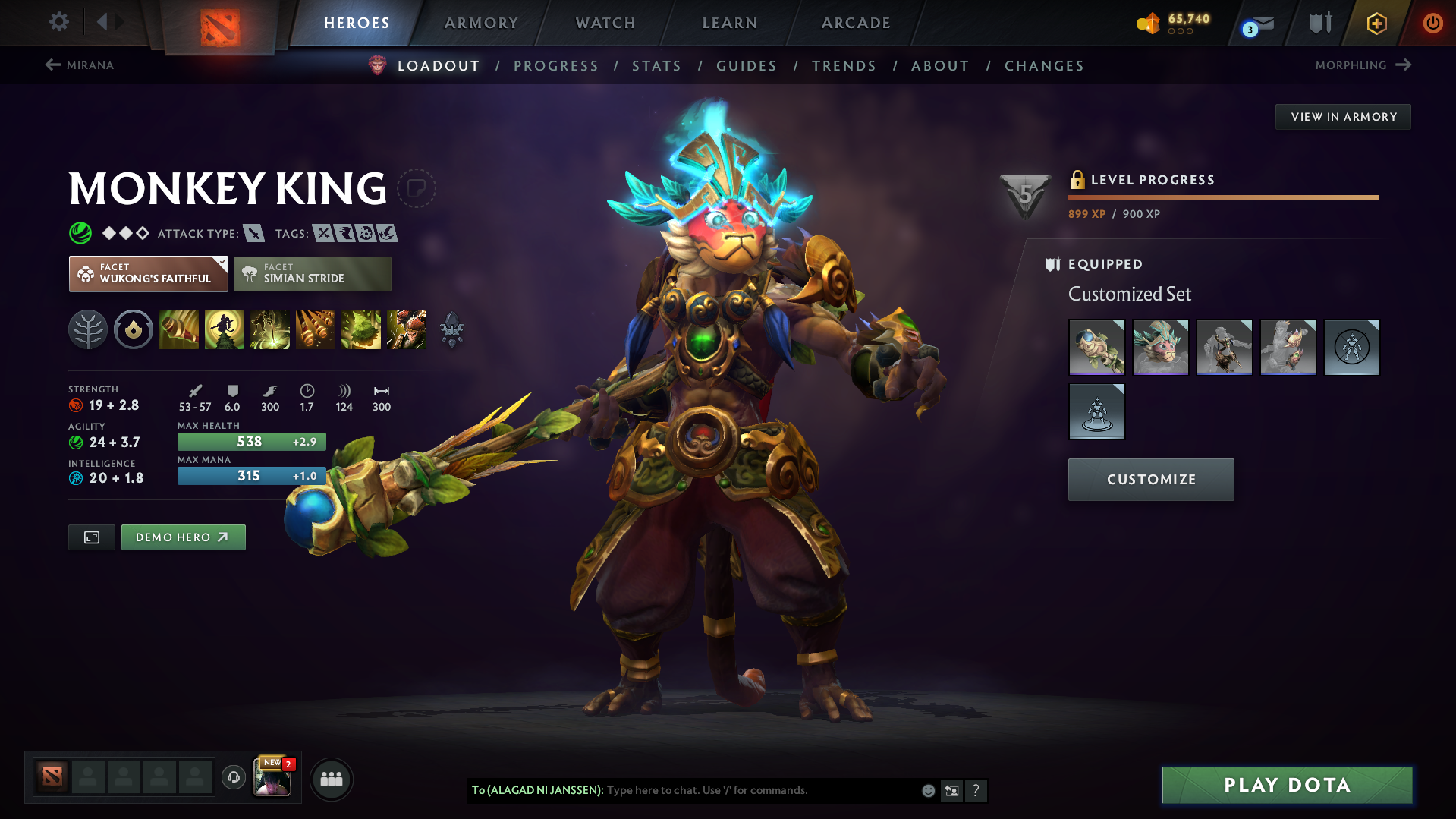Open the Boundless Strike ability details
1456x819 pixels.
coord(178,329)
